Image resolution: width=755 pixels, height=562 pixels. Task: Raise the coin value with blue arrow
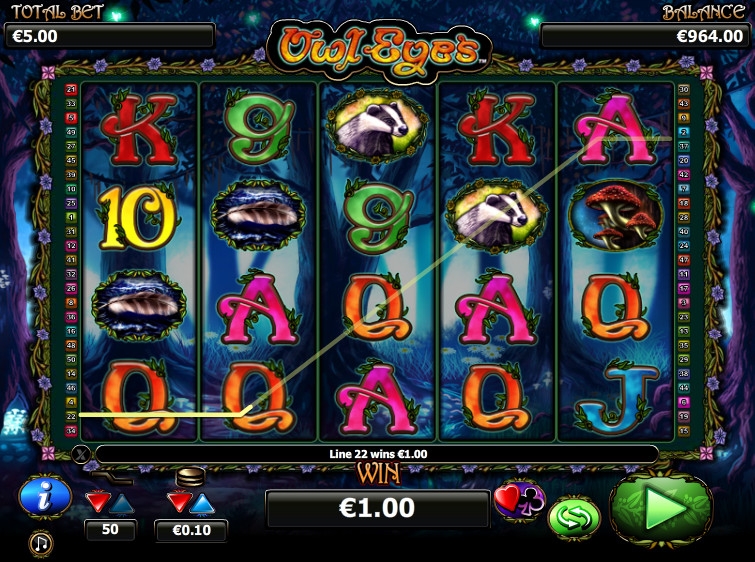pyautogui.click(x=202, y=501)
